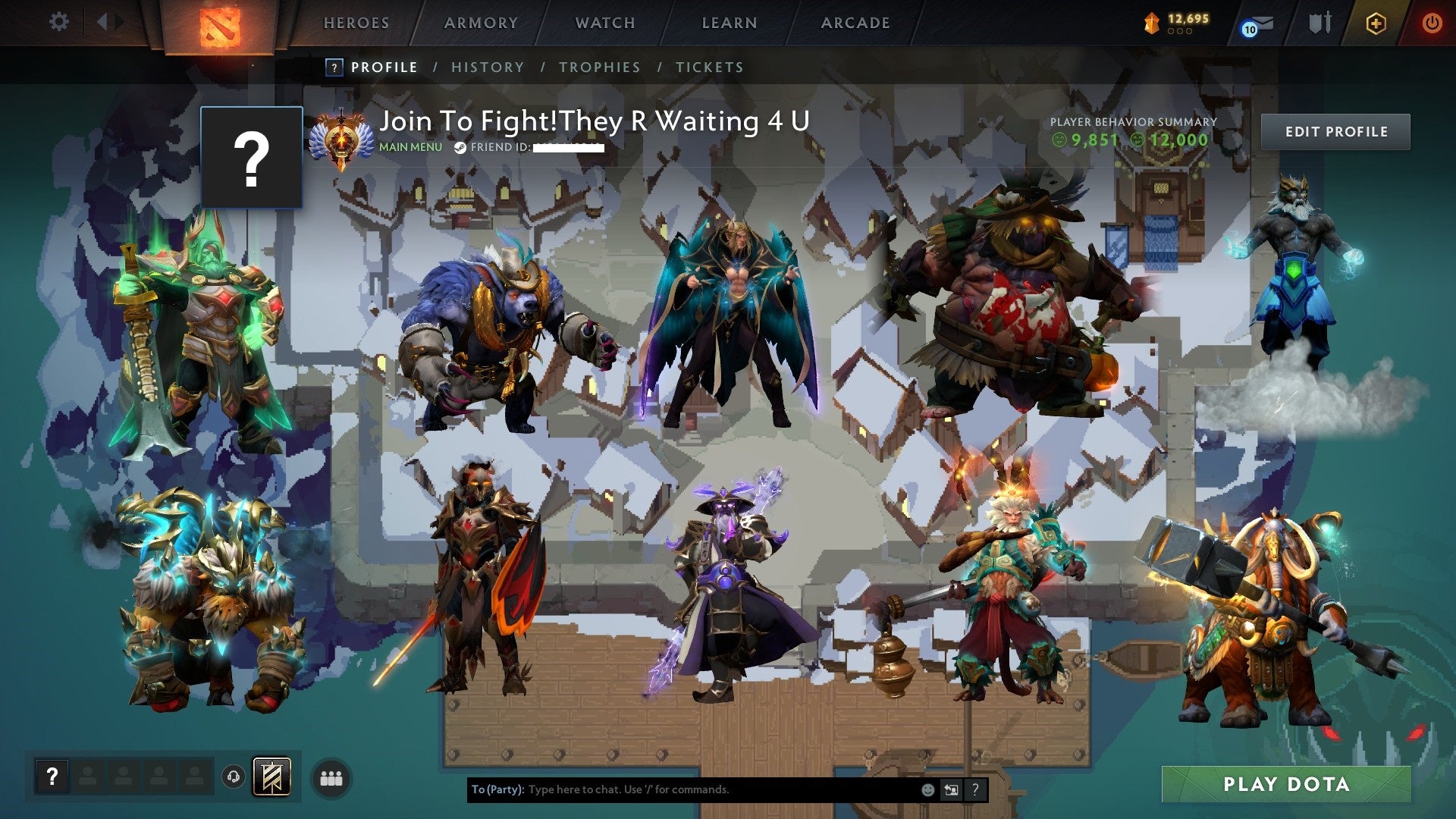Toggle the chat pop-out icon near the emoticon
The image size is (1456, 819).
click(x=950, y=789)
